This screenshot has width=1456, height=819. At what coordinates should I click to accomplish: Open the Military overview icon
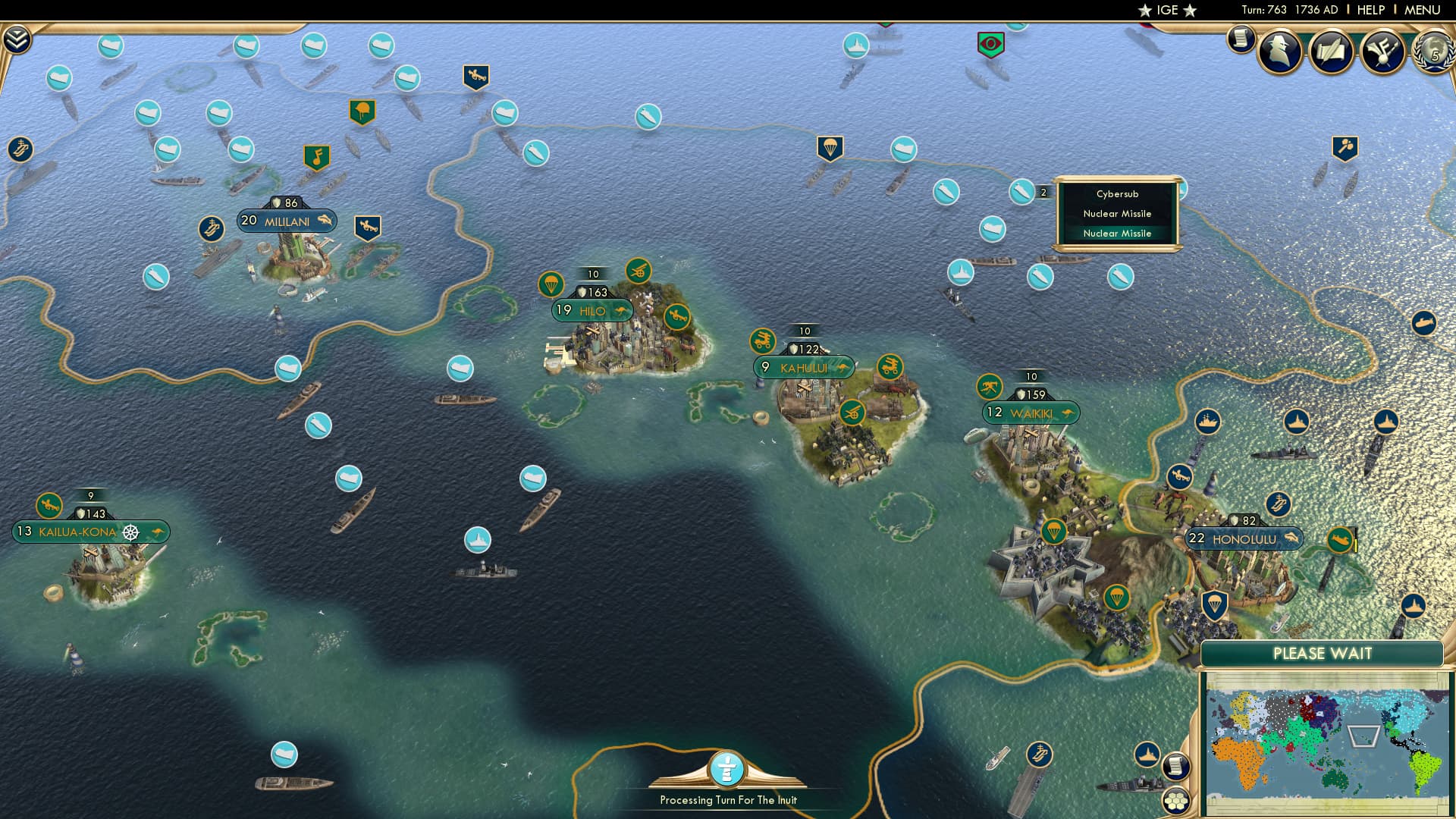tap(1382, 52)
